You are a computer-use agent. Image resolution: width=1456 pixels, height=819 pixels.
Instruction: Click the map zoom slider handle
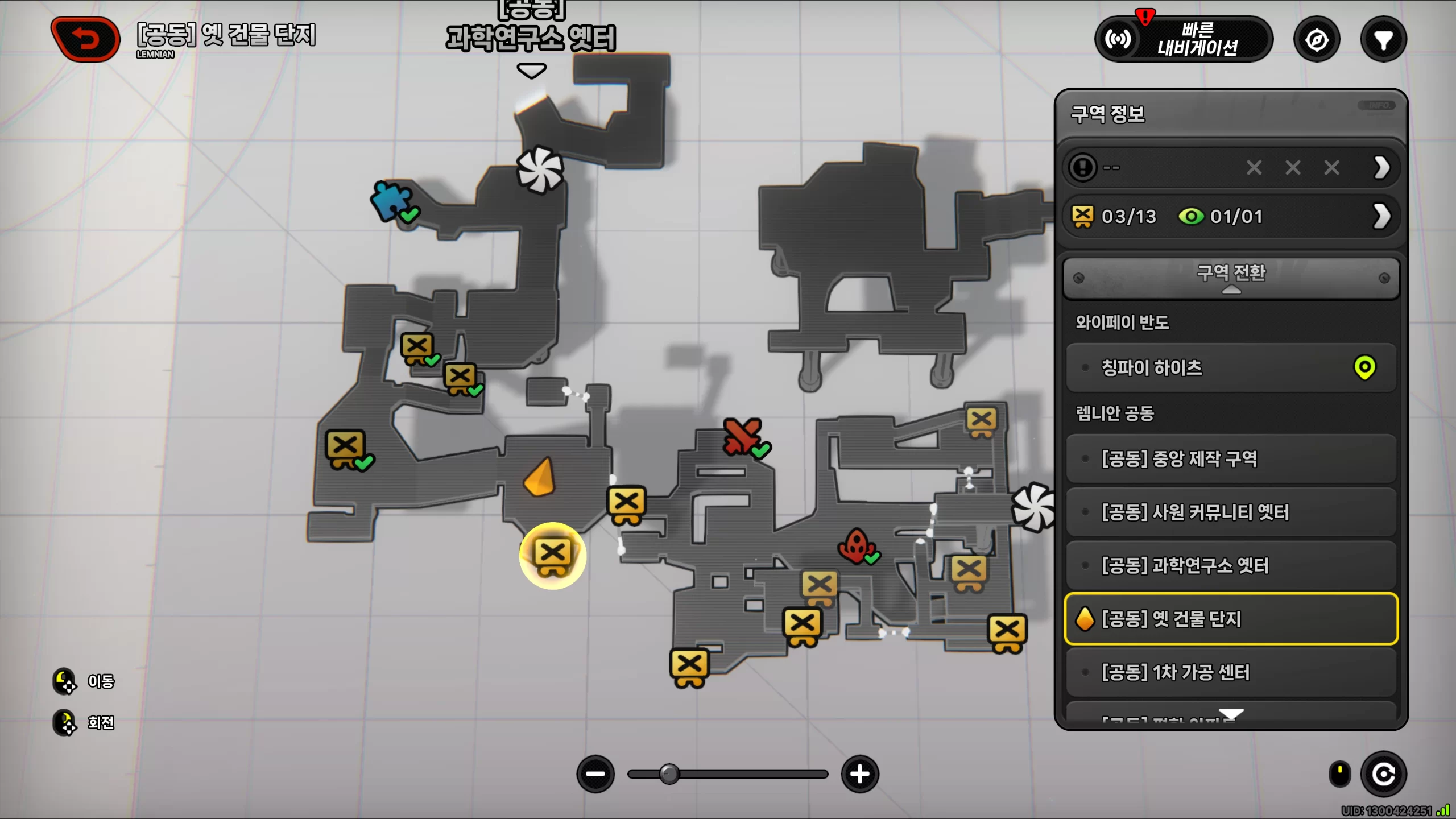669,774
